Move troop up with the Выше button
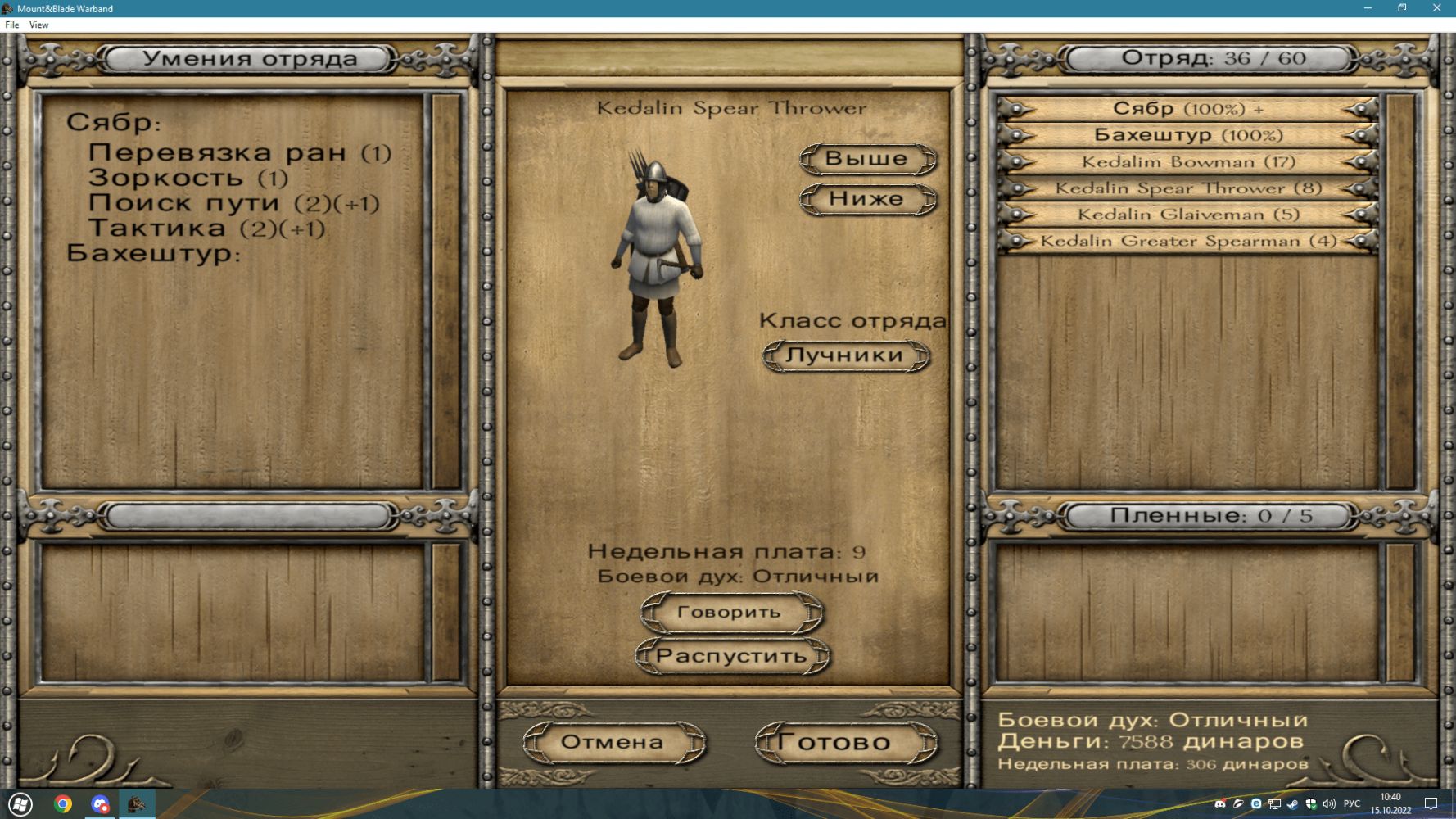 click(866, 159)
